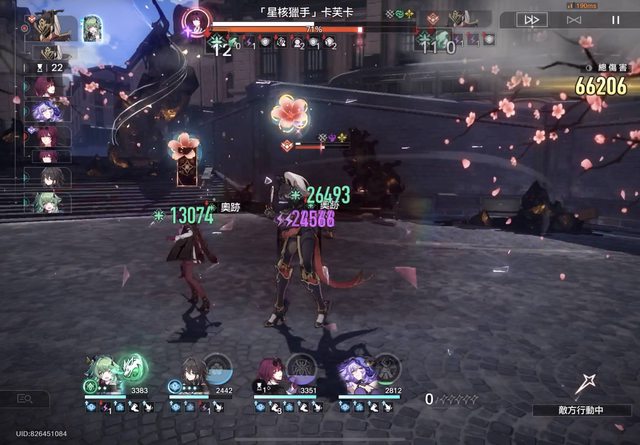Pause the battle
This screenshot has width=640, height=445.
point(616,19)
